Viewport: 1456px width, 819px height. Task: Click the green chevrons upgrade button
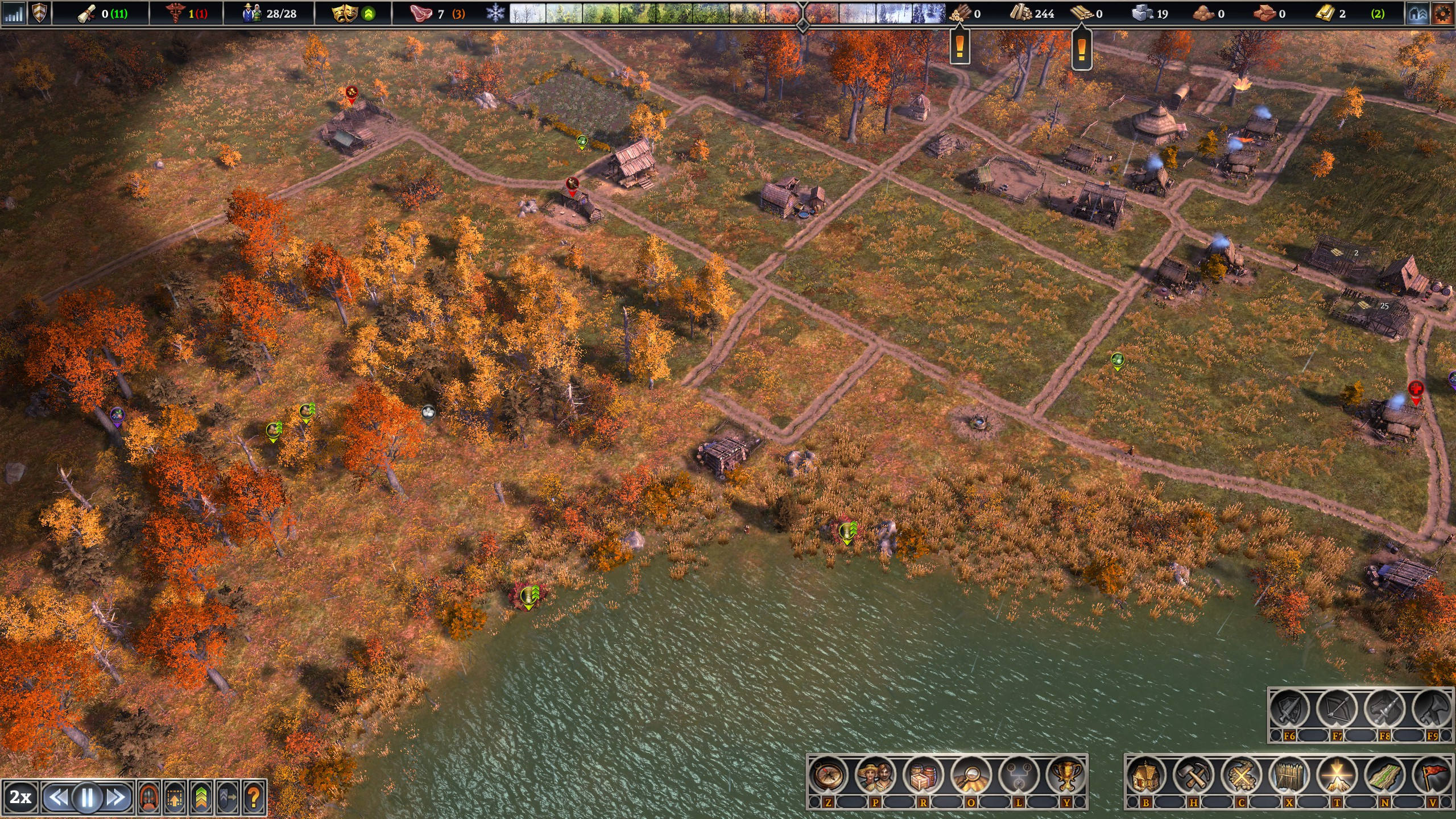pyautogui.click(x=201, y=797)
